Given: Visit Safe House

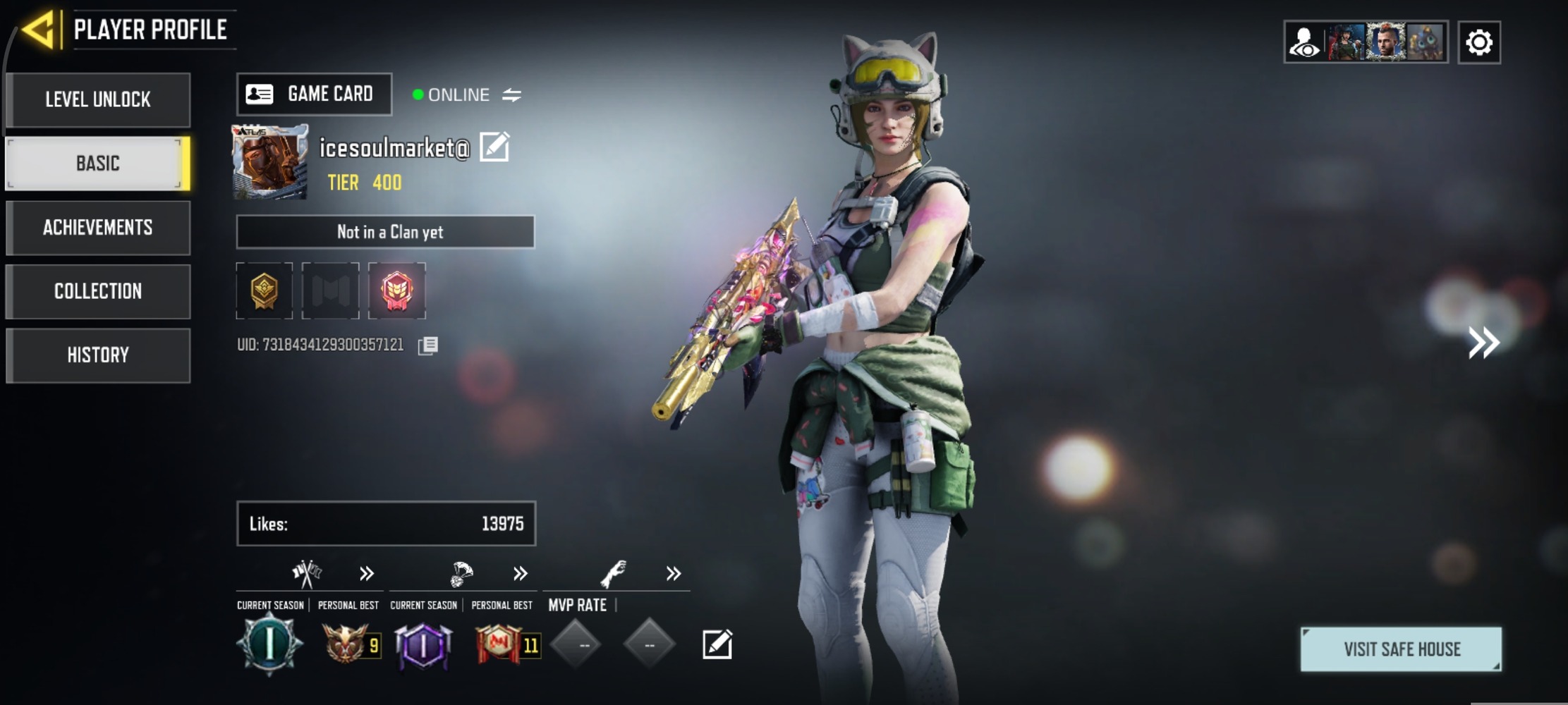Looking at the screenshot, I should (x=1401, y=649).
